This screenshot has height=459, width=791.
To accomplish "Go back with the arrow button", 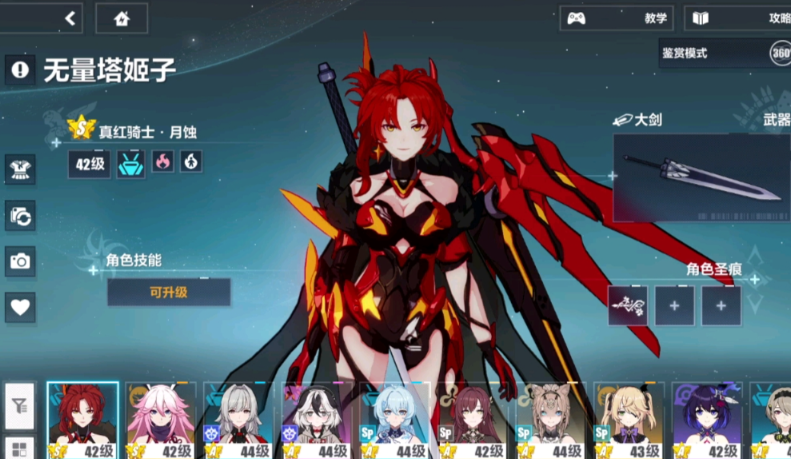I will point(70,18).
